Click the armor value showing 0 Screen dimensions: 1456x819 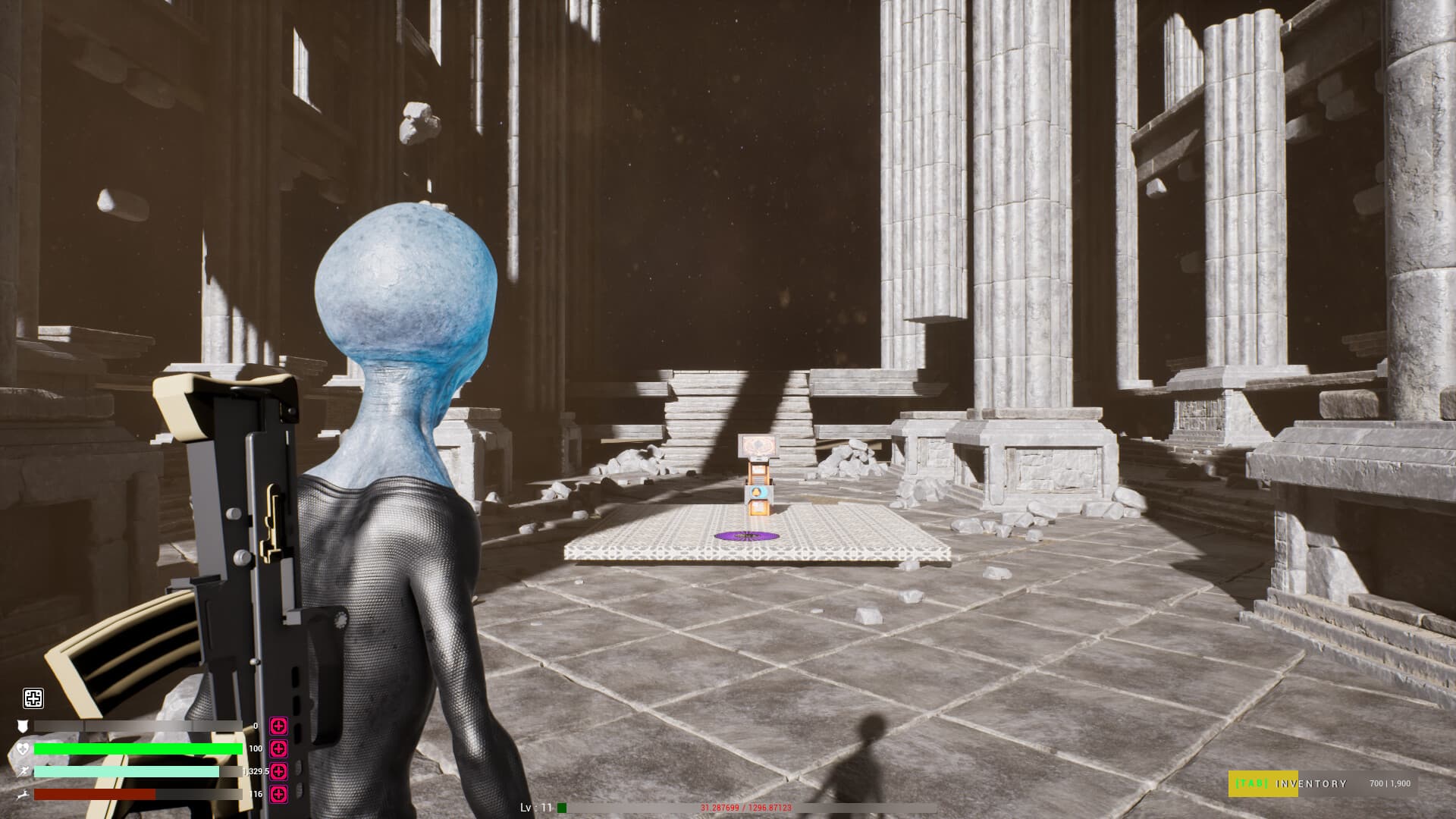[x=255, y=725]
